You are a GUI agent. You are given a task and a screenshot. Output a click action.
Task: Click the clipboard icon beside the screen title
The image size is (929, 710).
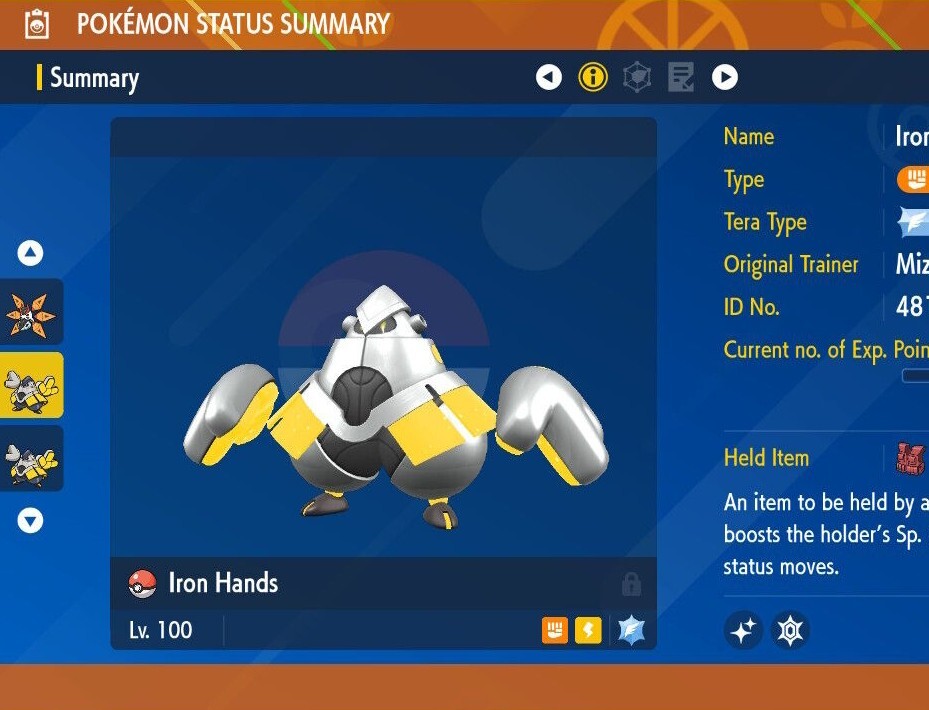[x=37, y=24]
